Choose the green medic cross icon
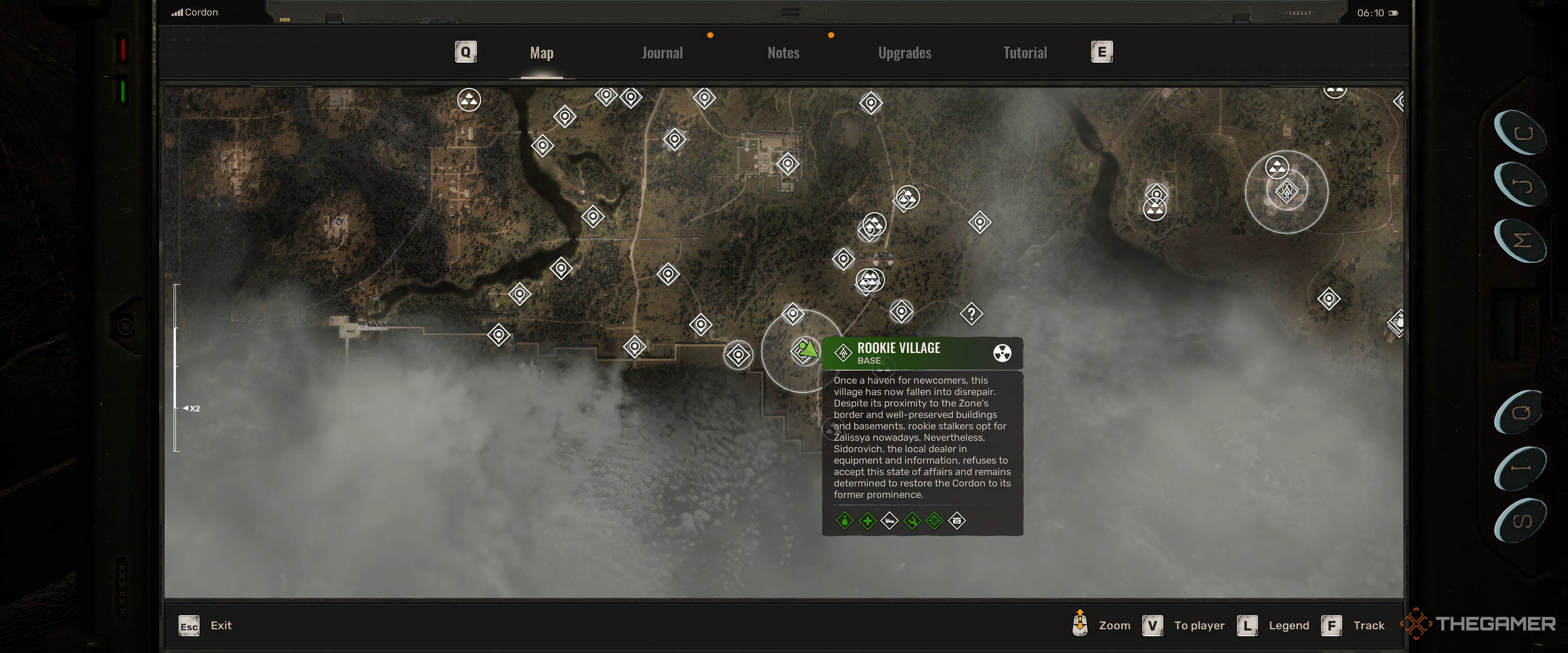This screenshot has height=653, width=1568. (x=867, y=521)
